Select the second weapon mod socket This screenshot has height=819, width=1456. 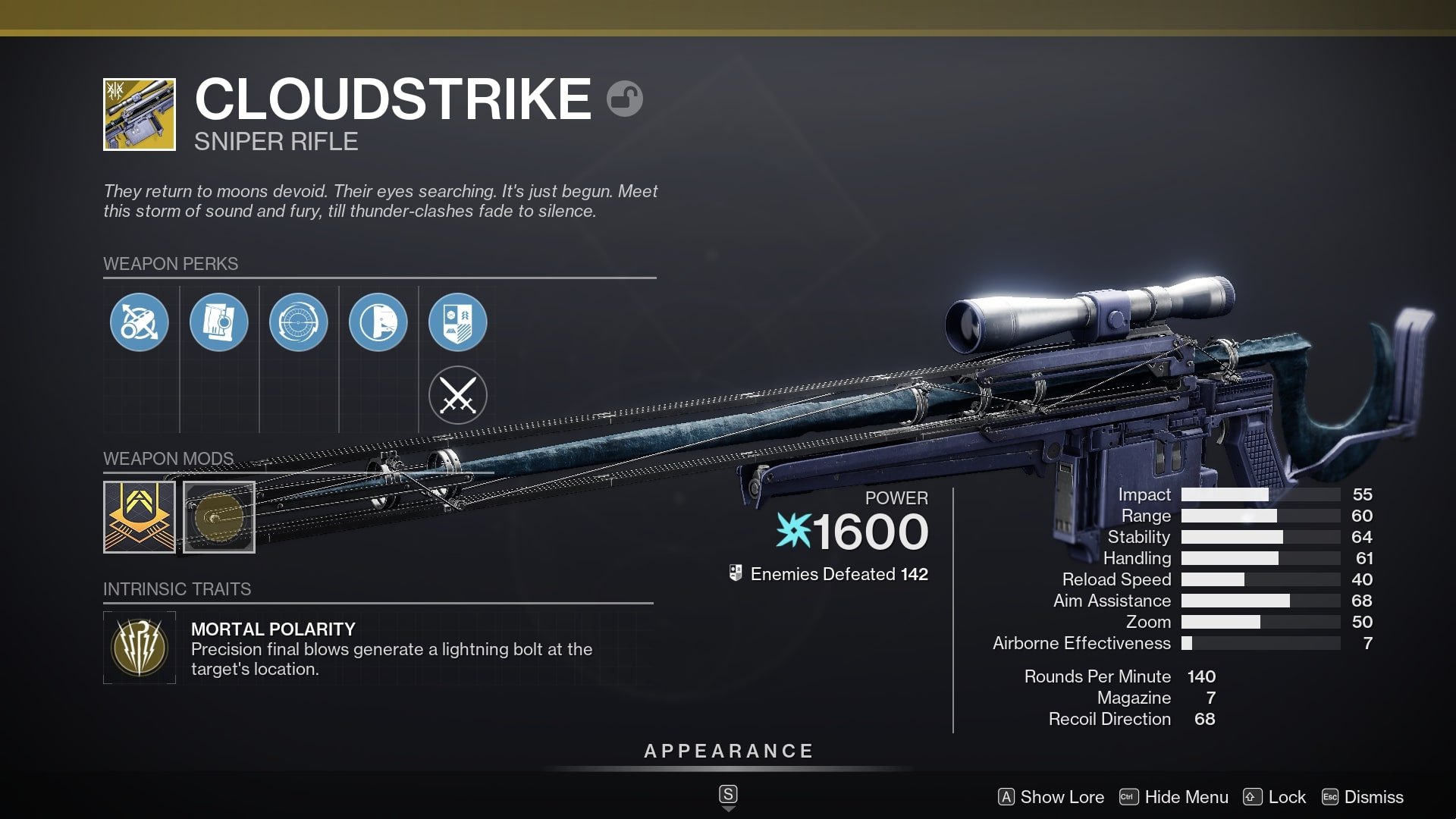click(219, 517)
